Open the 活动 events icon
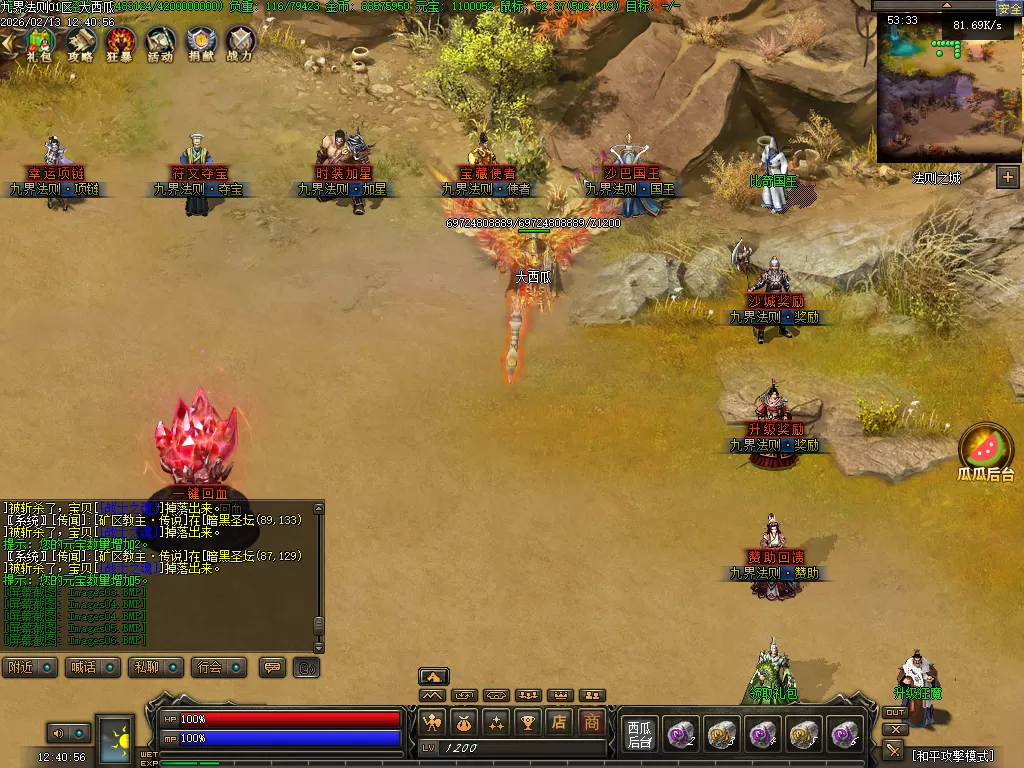 coord(160,43)
